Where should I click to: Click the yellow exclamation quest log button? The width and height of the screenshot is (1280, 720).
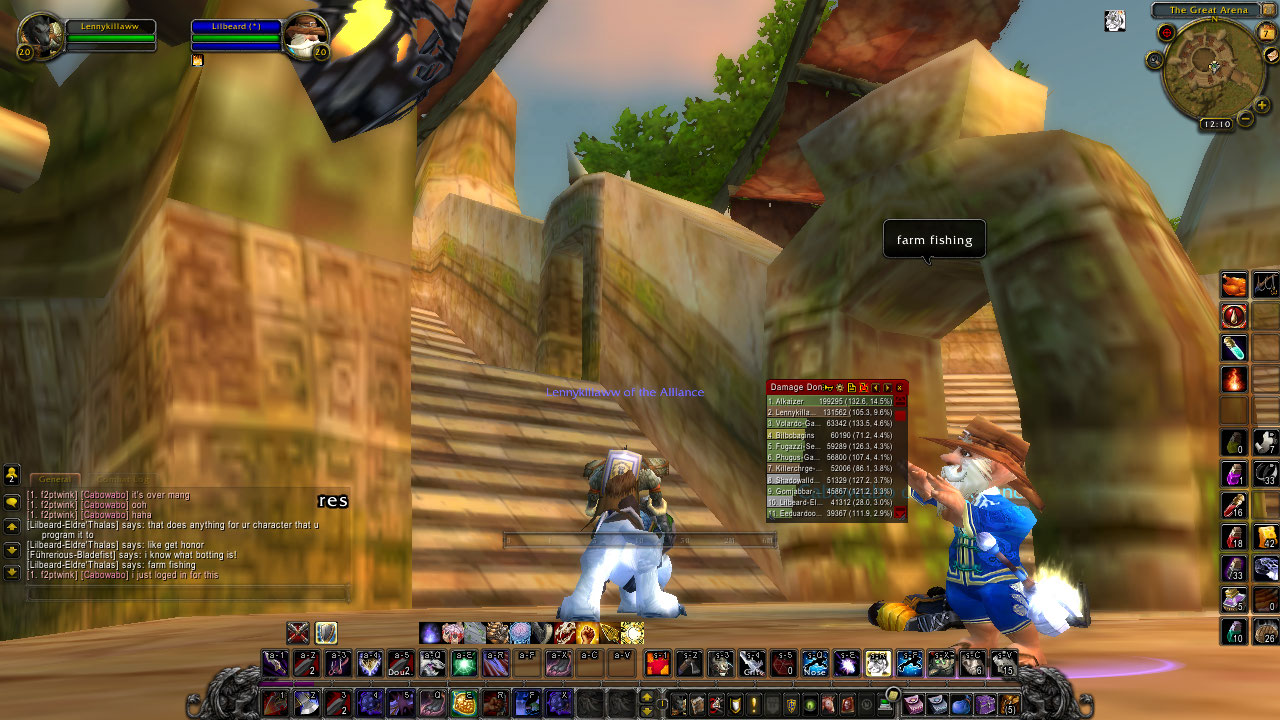[x=752, y=704]
